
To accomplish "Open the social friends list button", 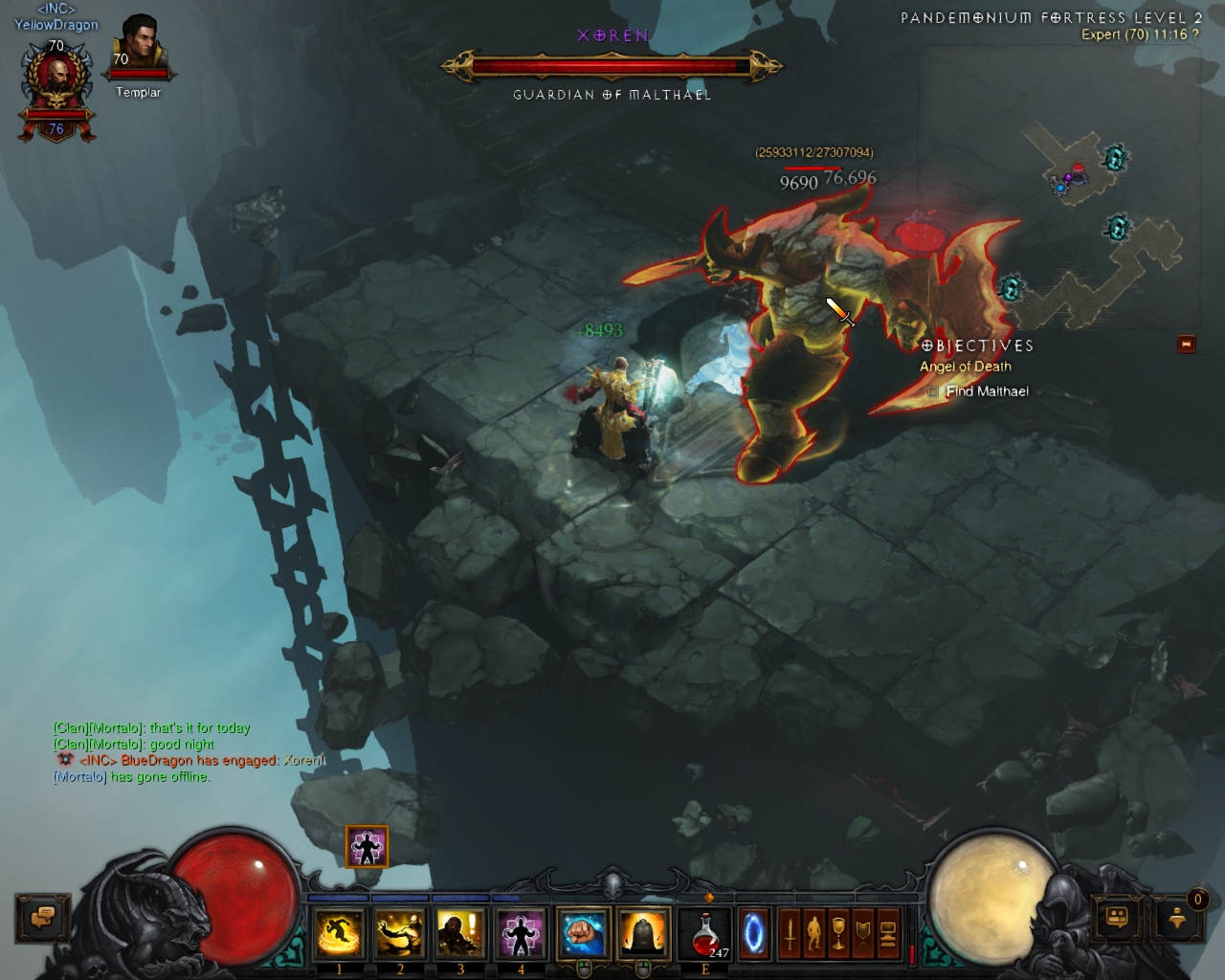I will pyautogui.click(x=1119, y=918).
